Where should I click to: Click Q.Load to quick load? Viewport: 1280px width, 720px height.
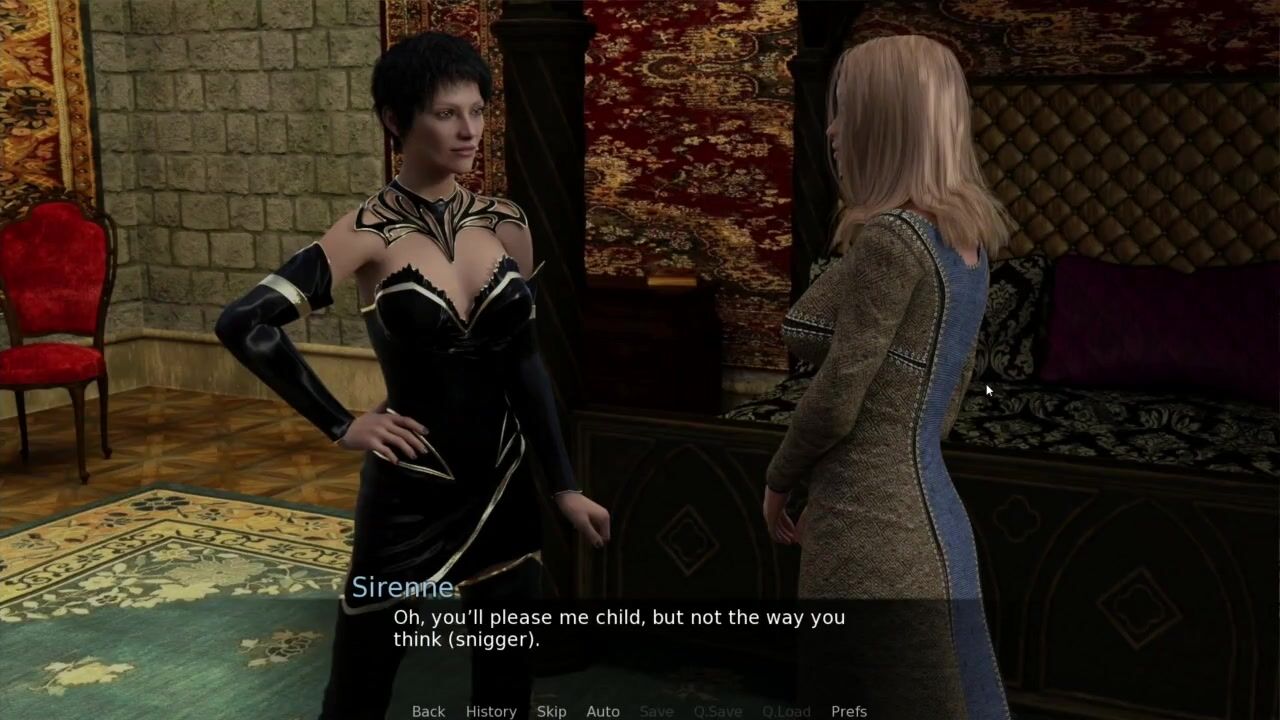(786, 711)
